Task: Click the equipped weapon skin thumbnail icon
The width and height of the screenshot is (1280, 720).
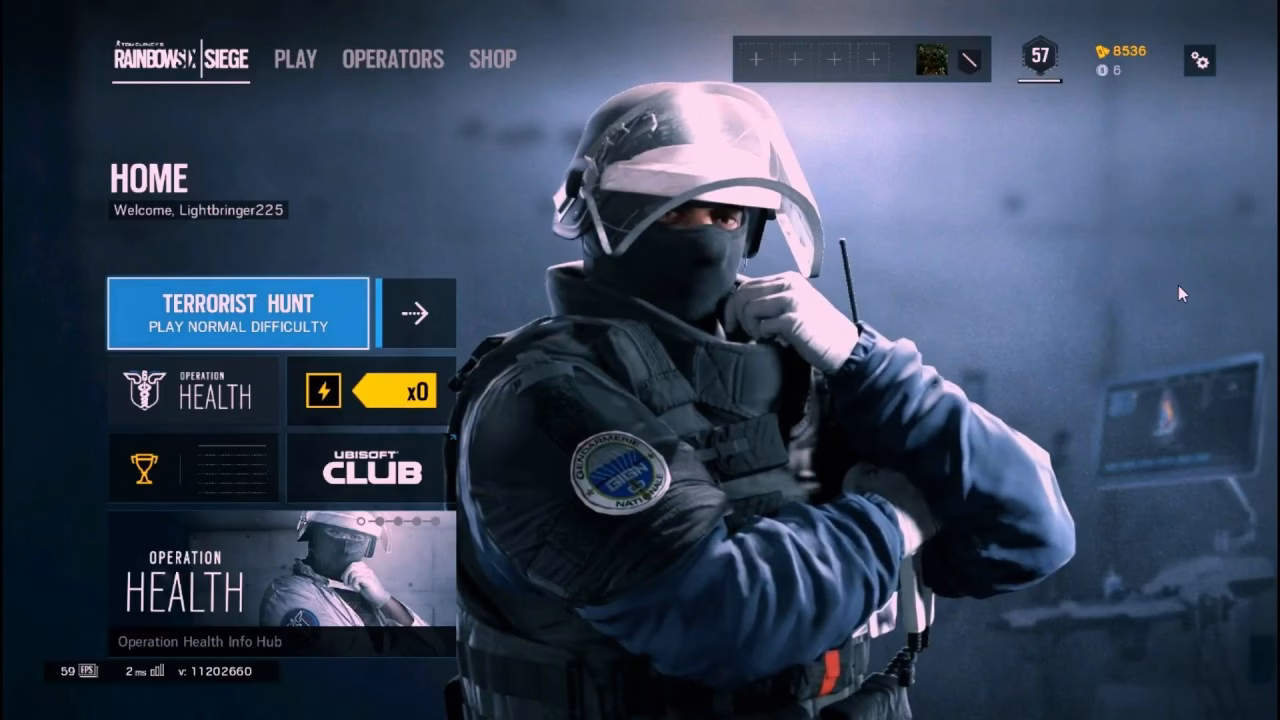Action: click(x=932, y=60)
